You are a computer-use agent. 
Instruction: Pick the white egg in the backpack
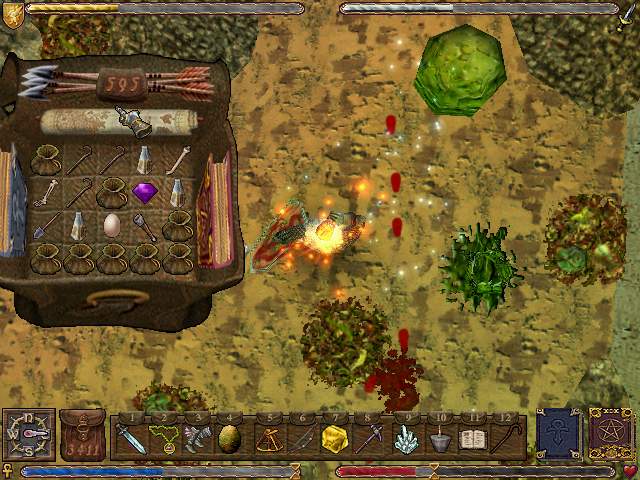click(x=112, y=224)
